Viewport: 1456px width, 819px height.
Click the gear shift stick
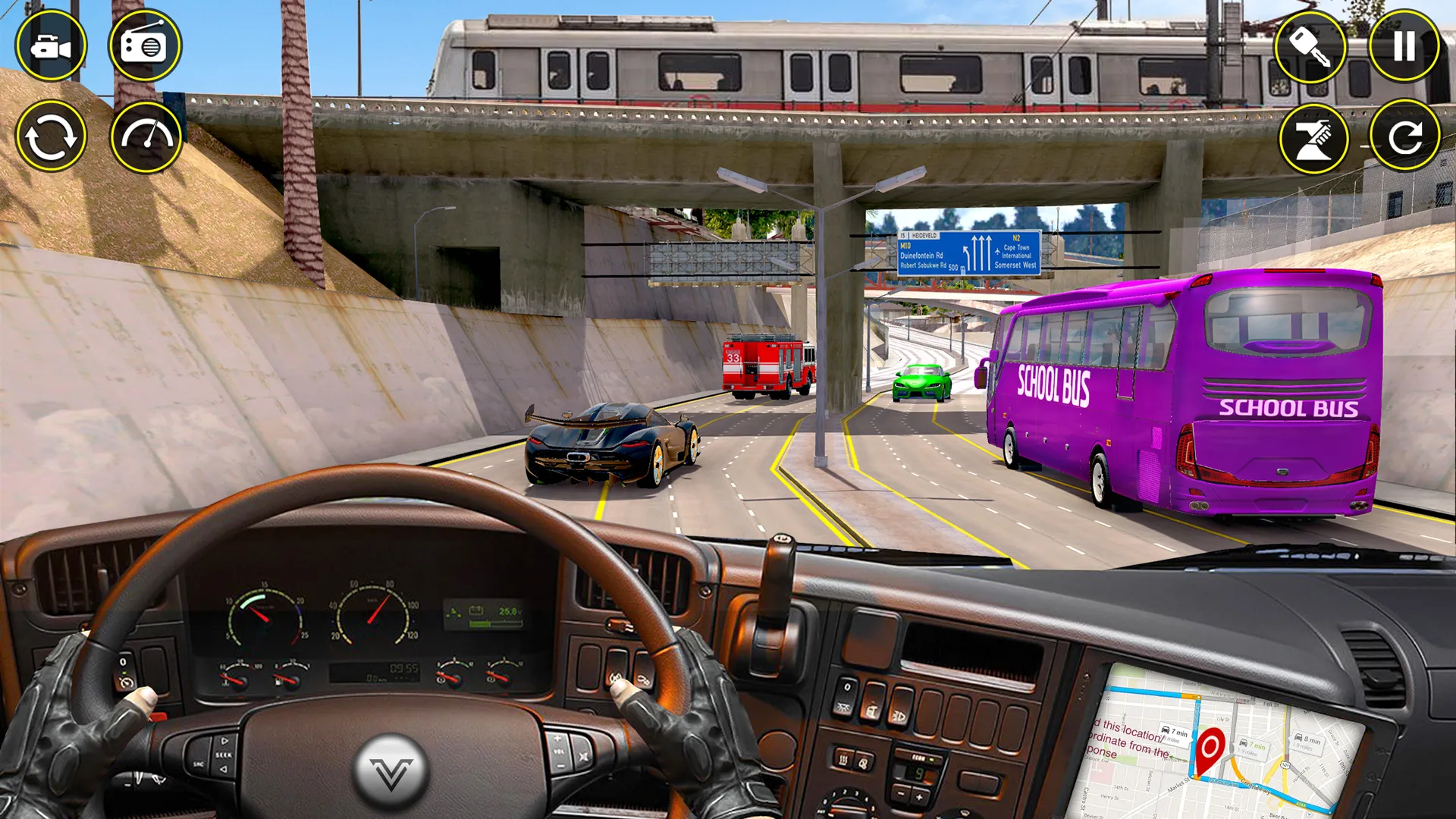click(x=775, y=584)
